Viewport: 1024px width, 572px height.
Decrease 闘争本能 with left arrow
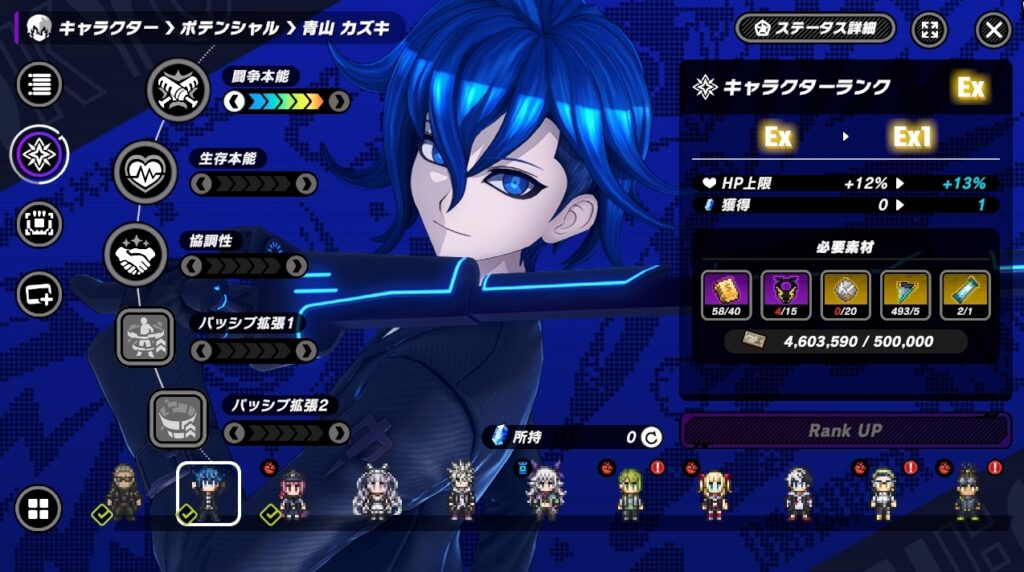point(234,101)
